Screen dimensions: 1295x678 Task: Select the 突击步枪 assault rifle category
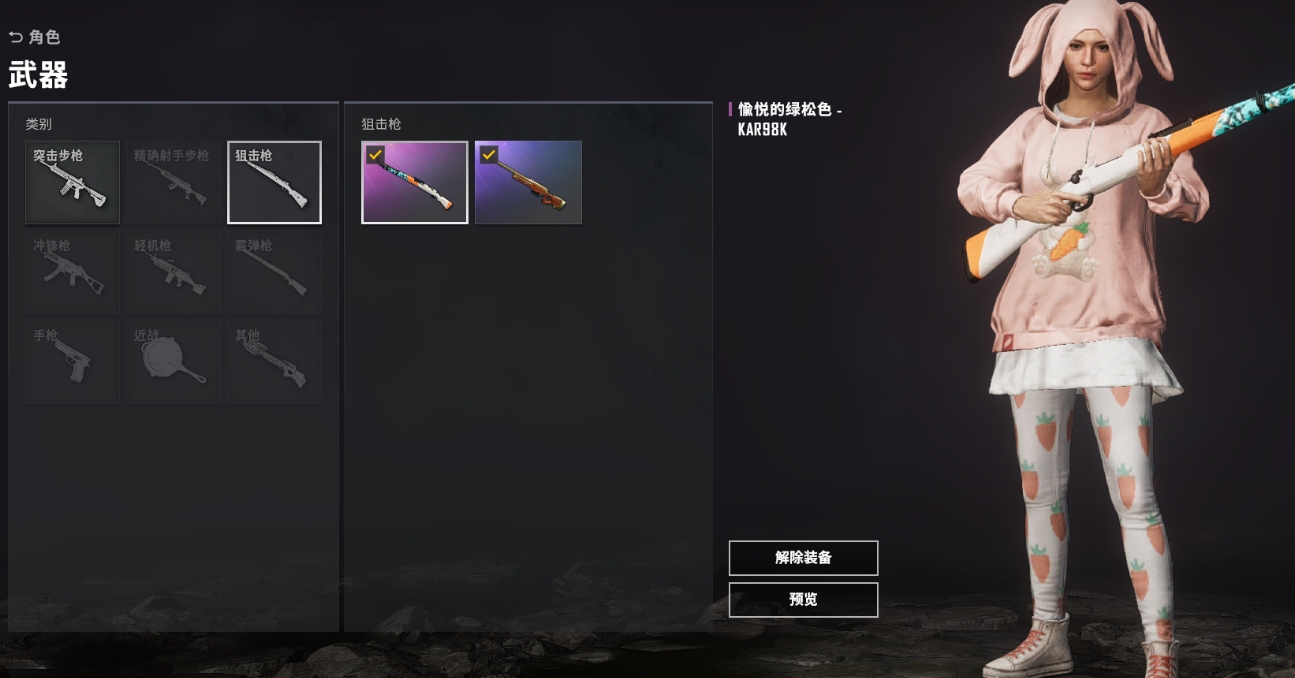point(73,182)
